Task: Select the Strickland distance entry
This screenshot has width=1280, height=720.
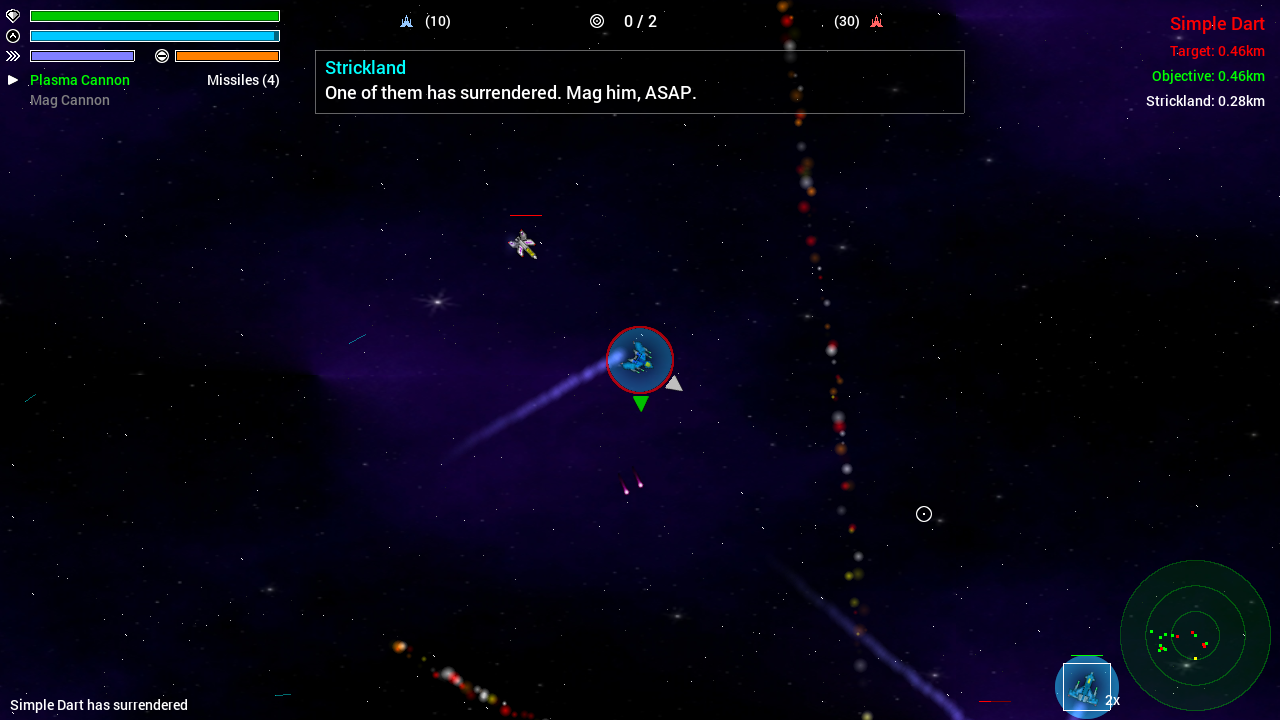Action: tap(1205, 101)
